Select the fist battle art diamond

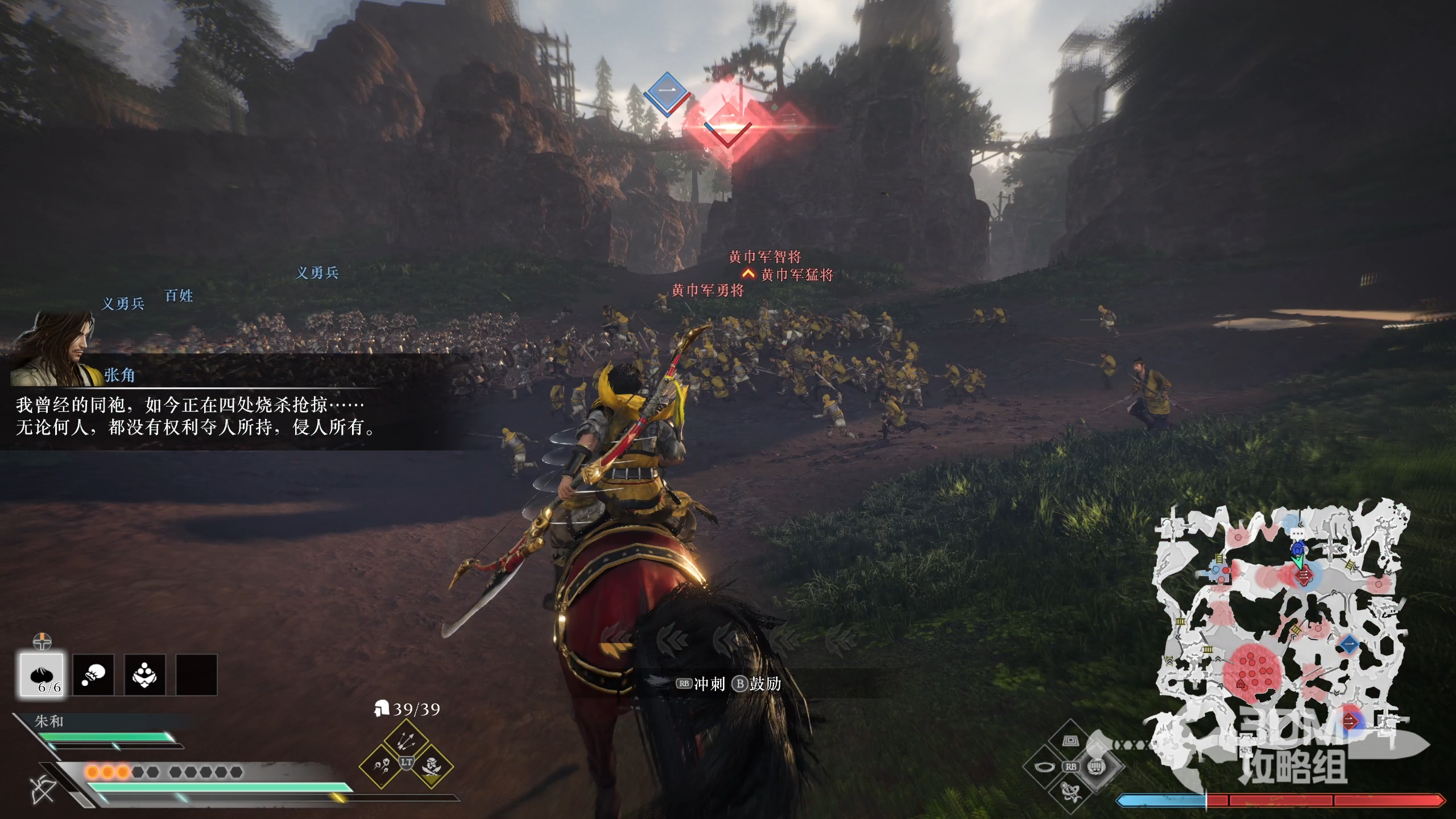[x=1096, y=767]
